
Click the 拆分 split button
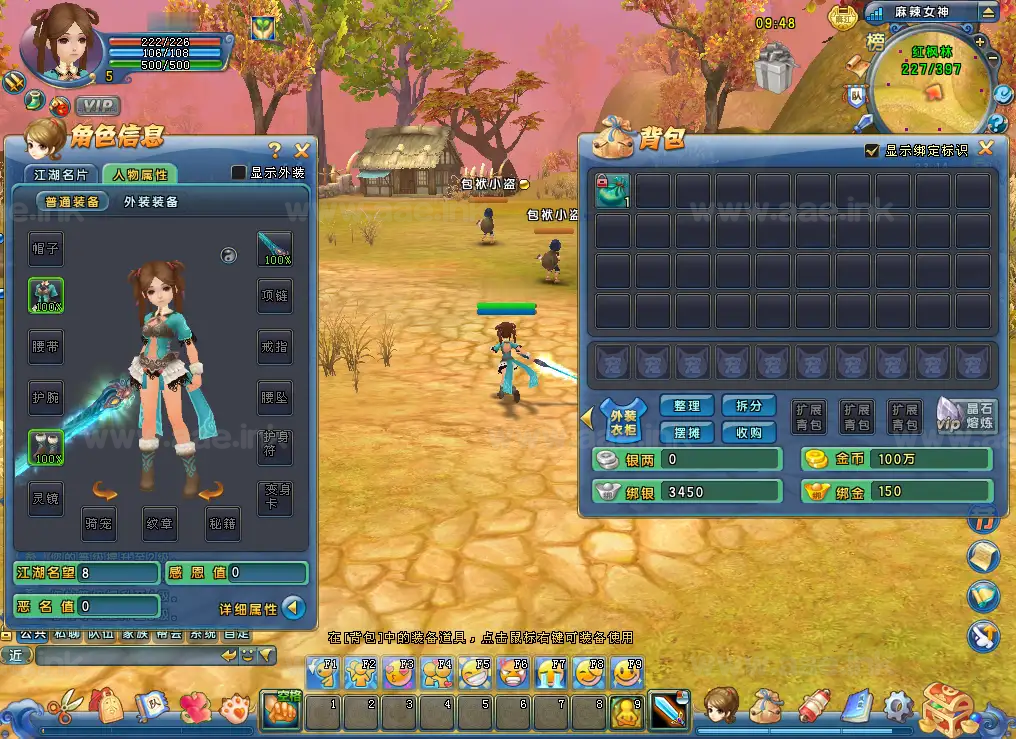(748, 406)
